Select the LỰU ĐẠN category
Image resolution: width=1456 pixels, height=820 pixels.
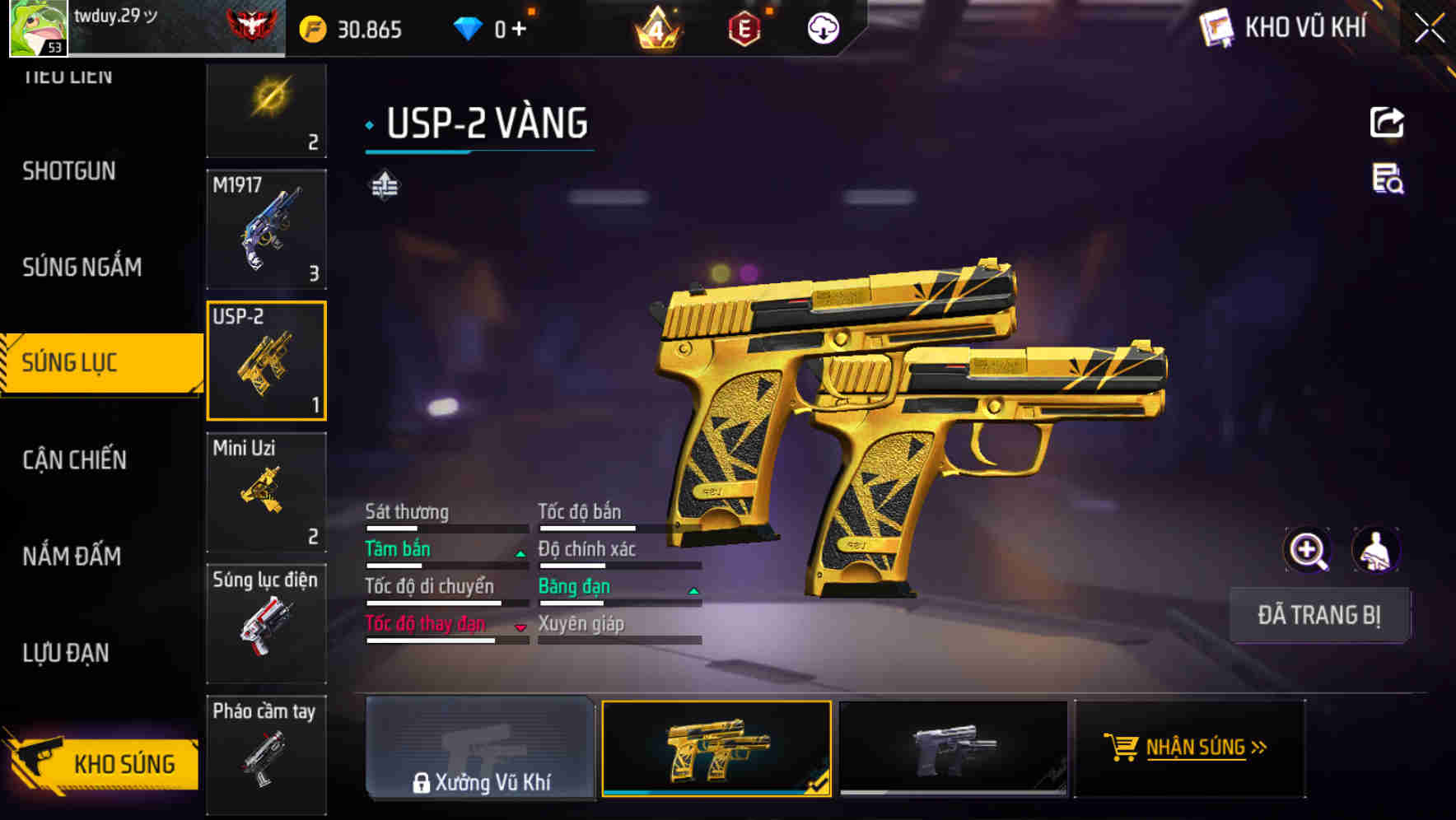click(67, 652)
